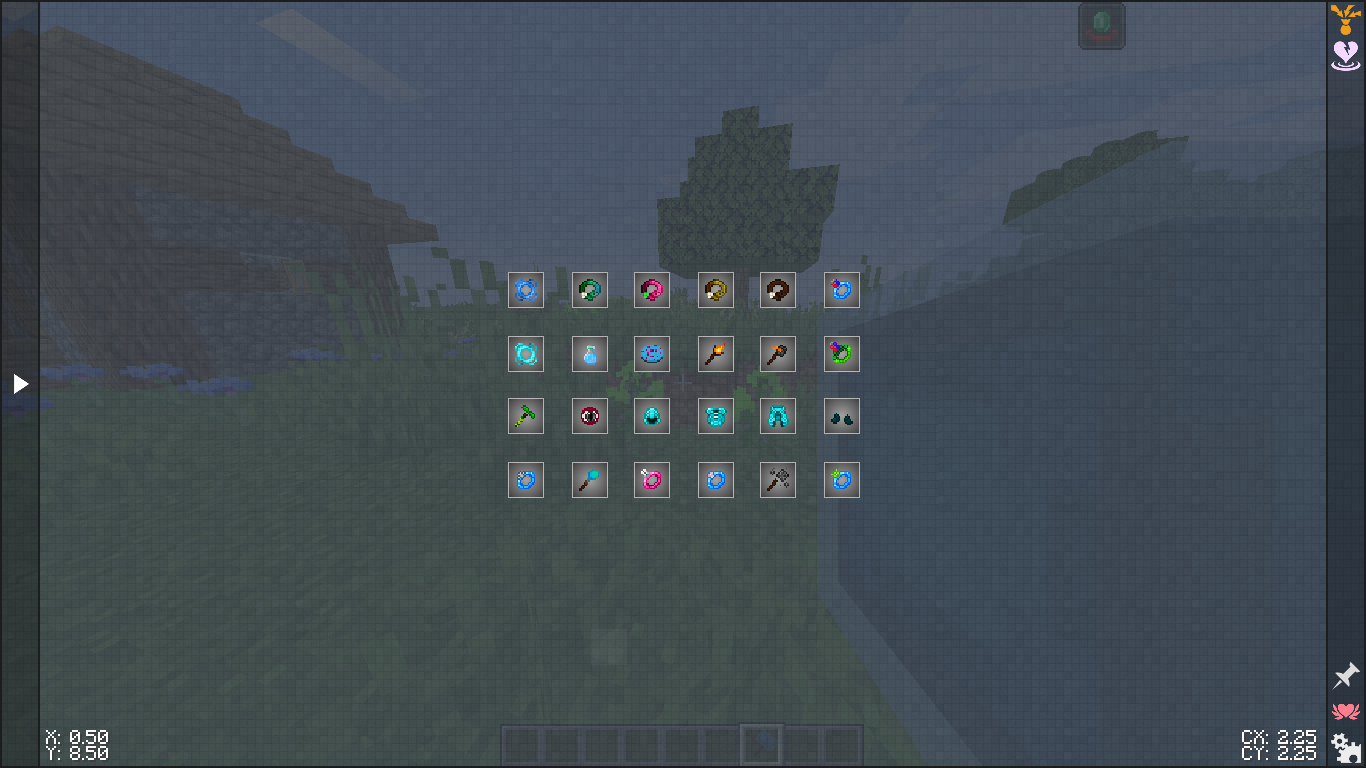Choose the slime-covered pickaxe
Image resolution: width=1366 pixels, height=768 pixels.
526,416
